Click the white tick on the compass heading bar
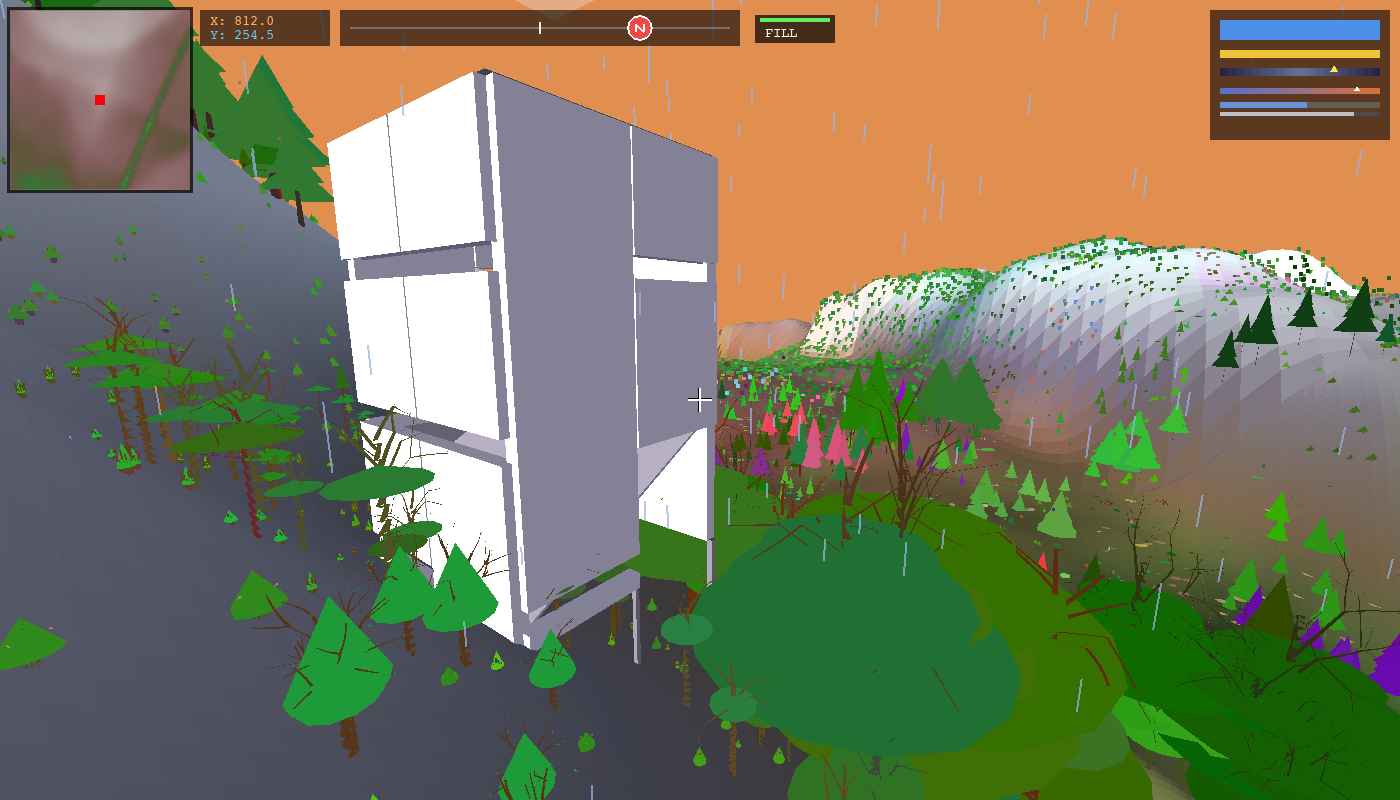This screenshot has width=1400, height=800. (540, 27)
